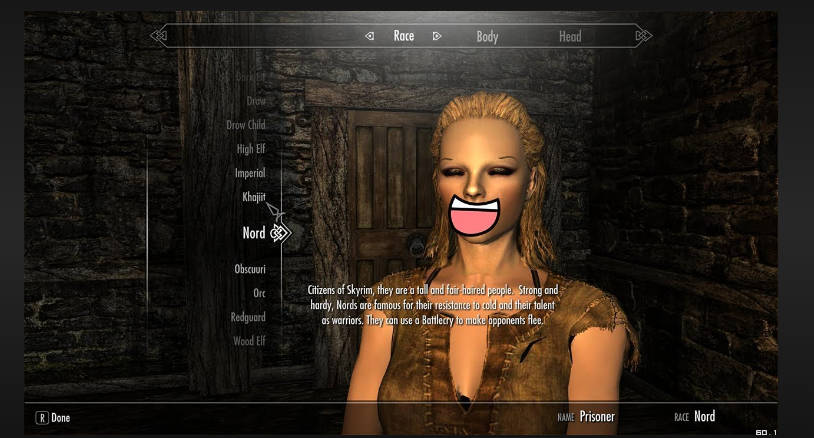Pick the Orc race

tap(259, 293)
